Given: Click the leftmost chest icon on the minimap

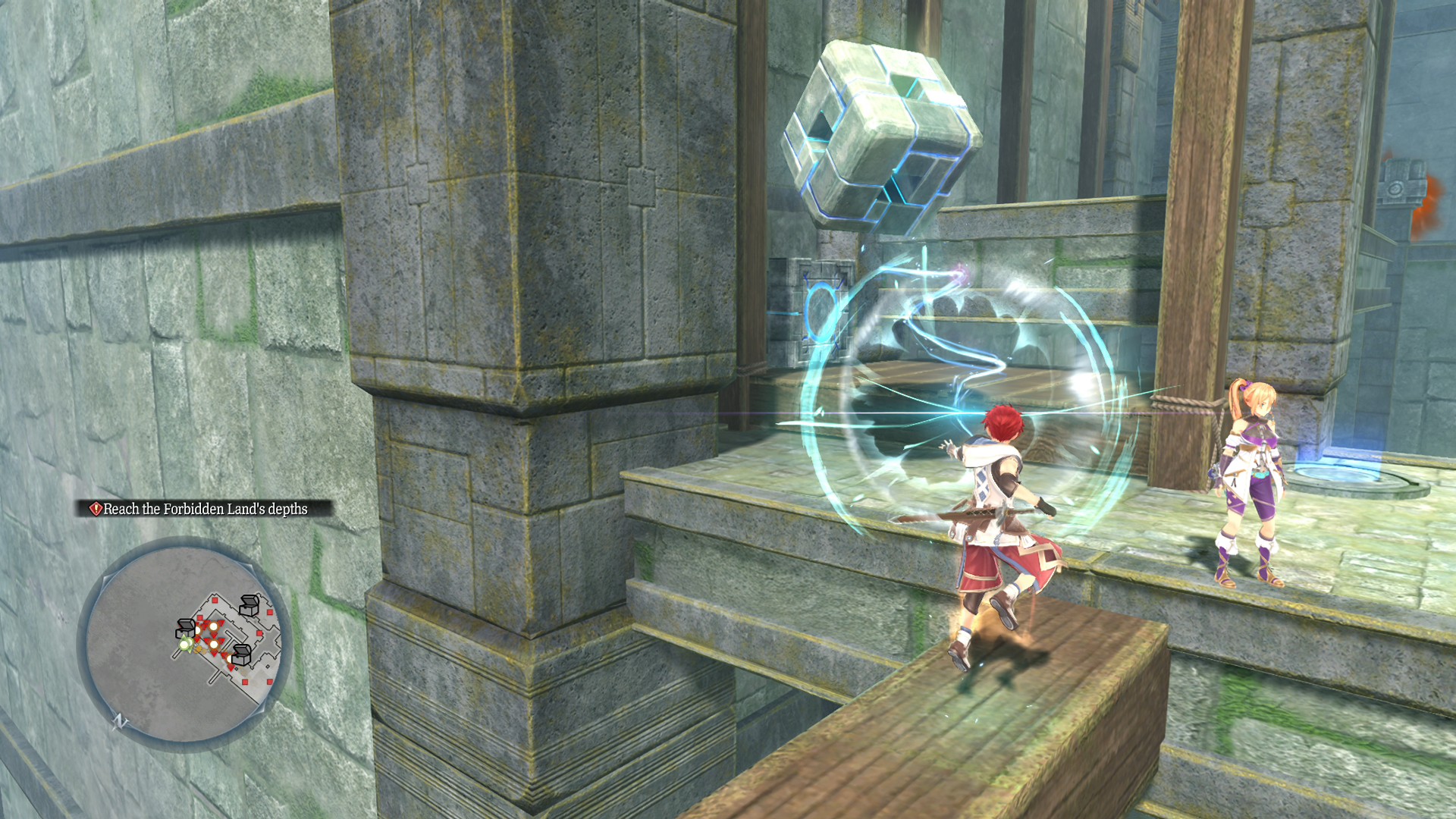Looking at the screenshot, I should [185, 629].
